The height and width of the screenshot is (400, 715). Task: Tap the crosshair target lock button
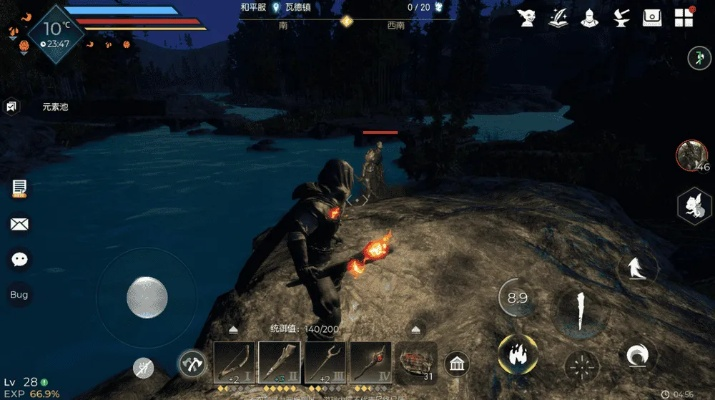coord(581,366)
